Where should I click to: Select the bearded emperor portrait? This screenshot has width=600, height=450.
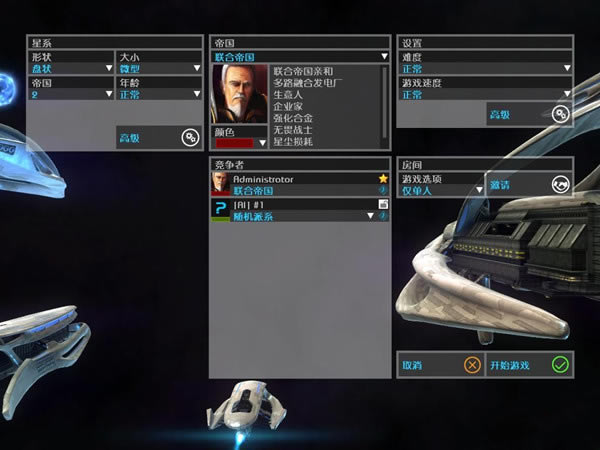tap(239, 94)
